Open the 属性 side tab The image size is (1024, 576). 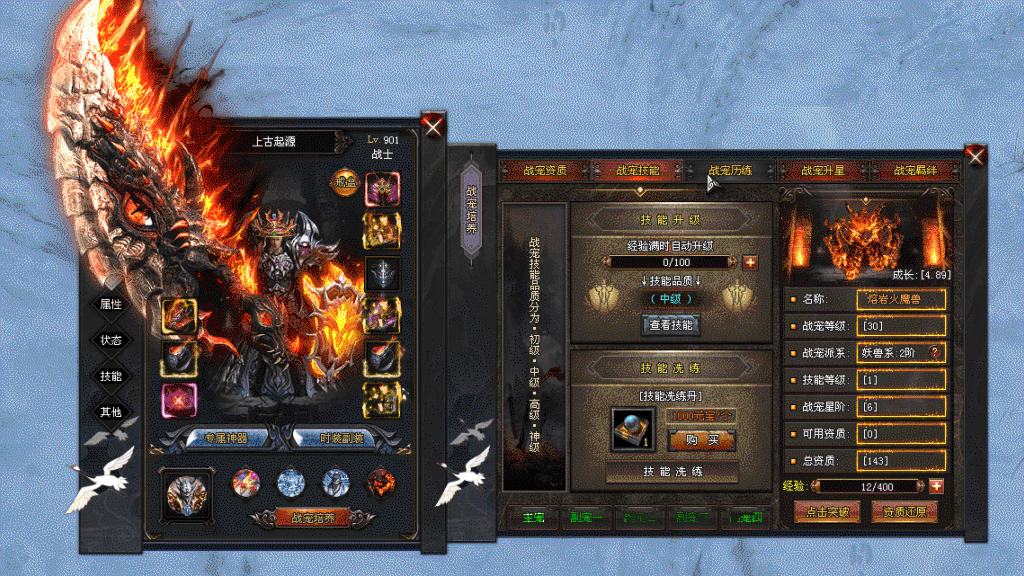pos(110,304)
